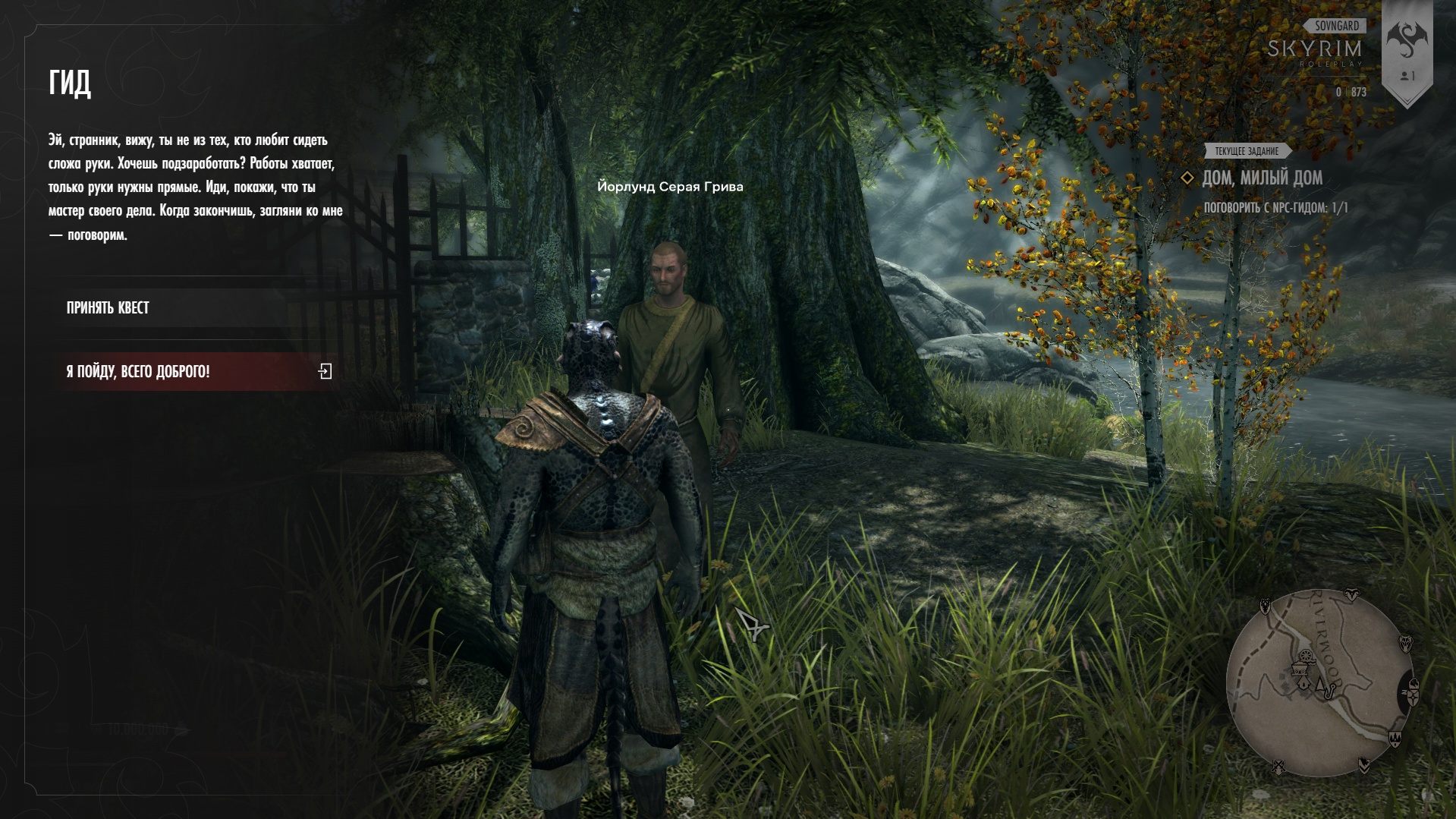Click the Riverwood minimap

coord(1319,683)
